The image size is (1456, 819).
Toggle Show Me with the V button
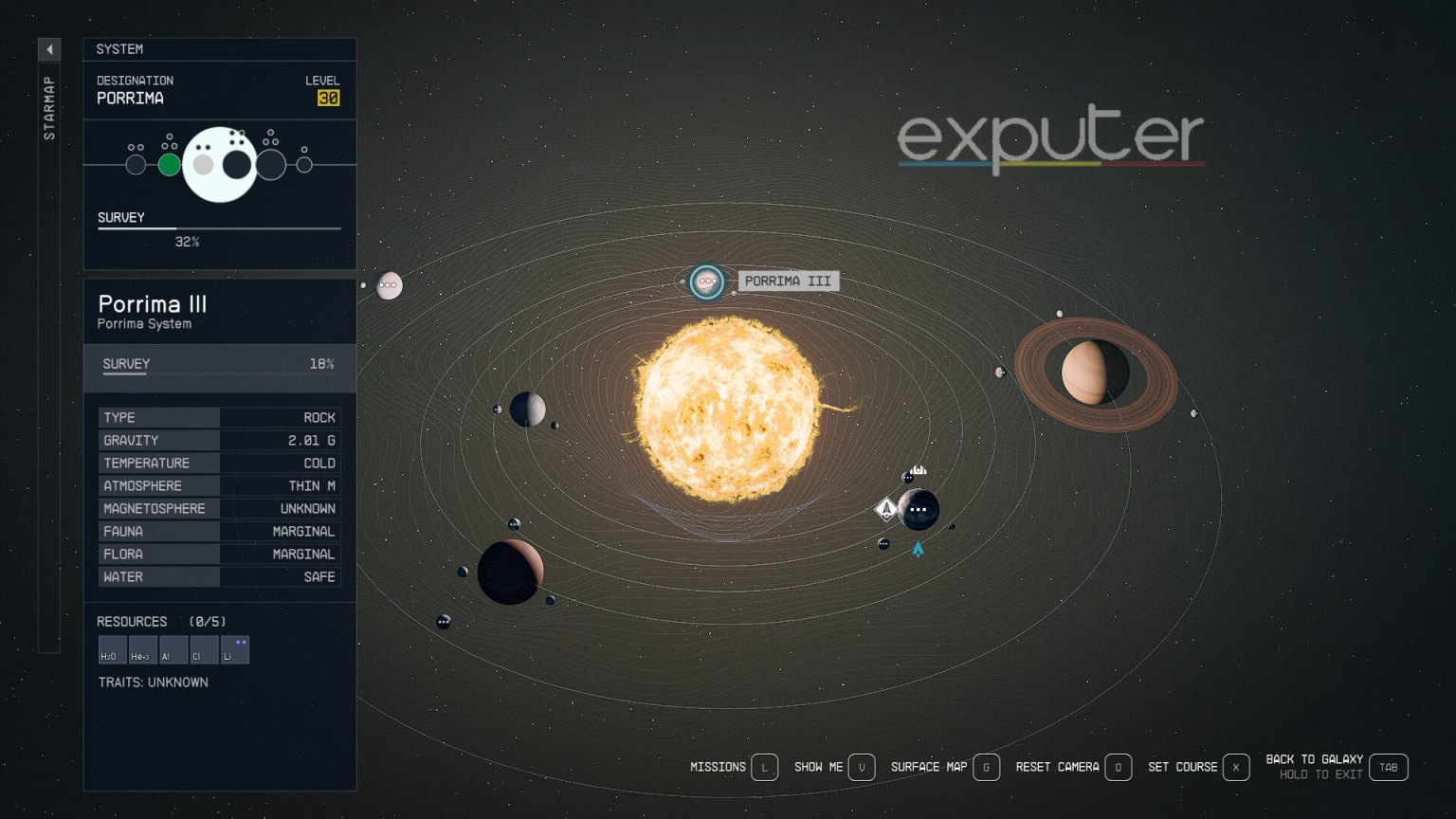[x=862, y=767]
